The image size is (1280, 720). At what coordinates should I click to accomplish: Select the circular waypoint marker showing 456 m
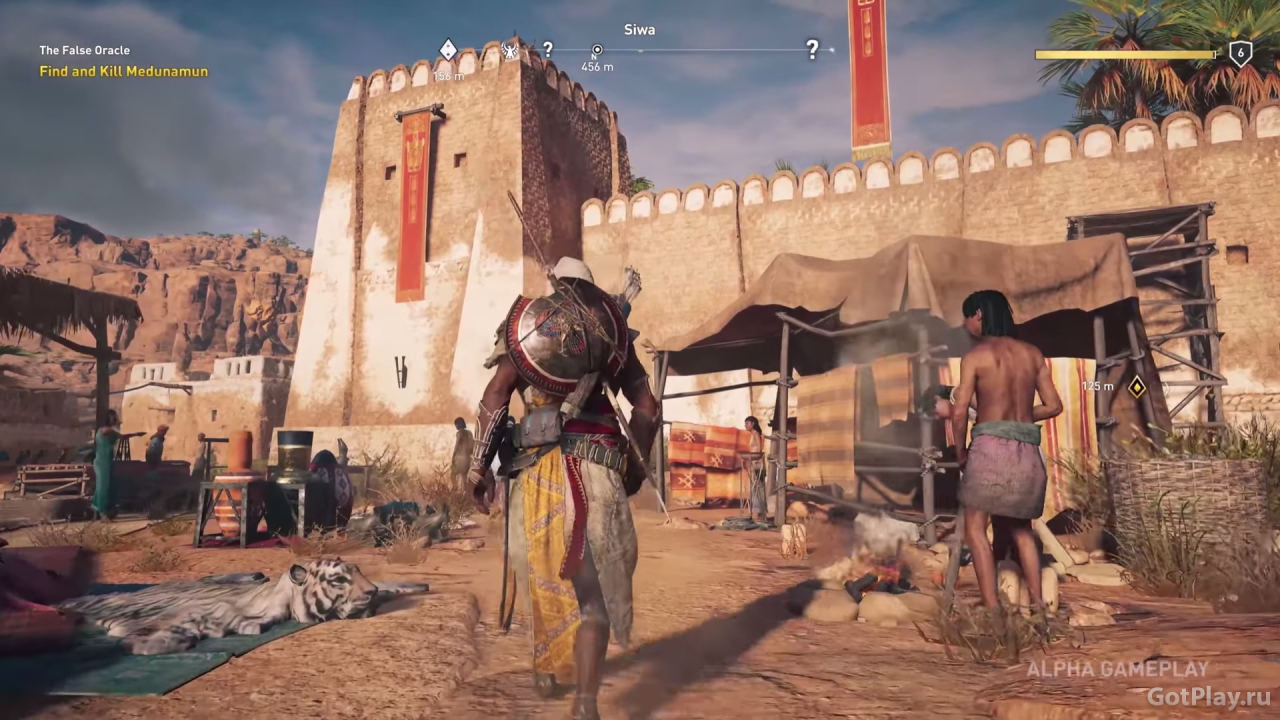click(597, 50)
